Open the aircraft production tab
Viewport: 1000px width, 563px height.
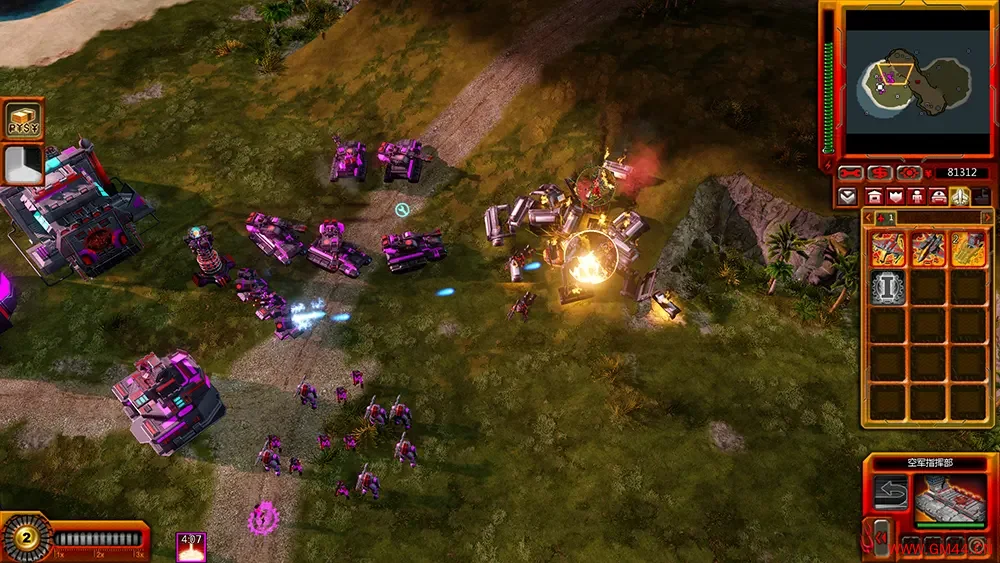(x=959, y=196)
